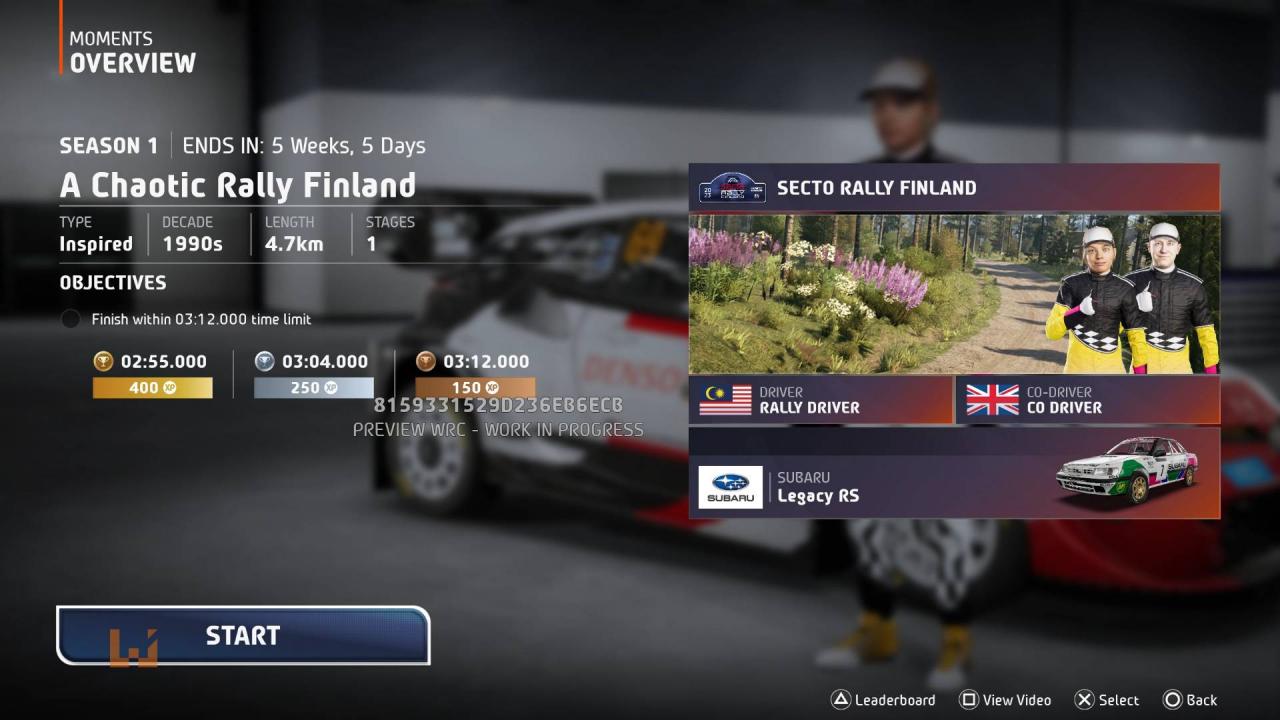Play the View Video option
The height and width of the screenshot is (720, 1280).
click(x=1005, y=700)
